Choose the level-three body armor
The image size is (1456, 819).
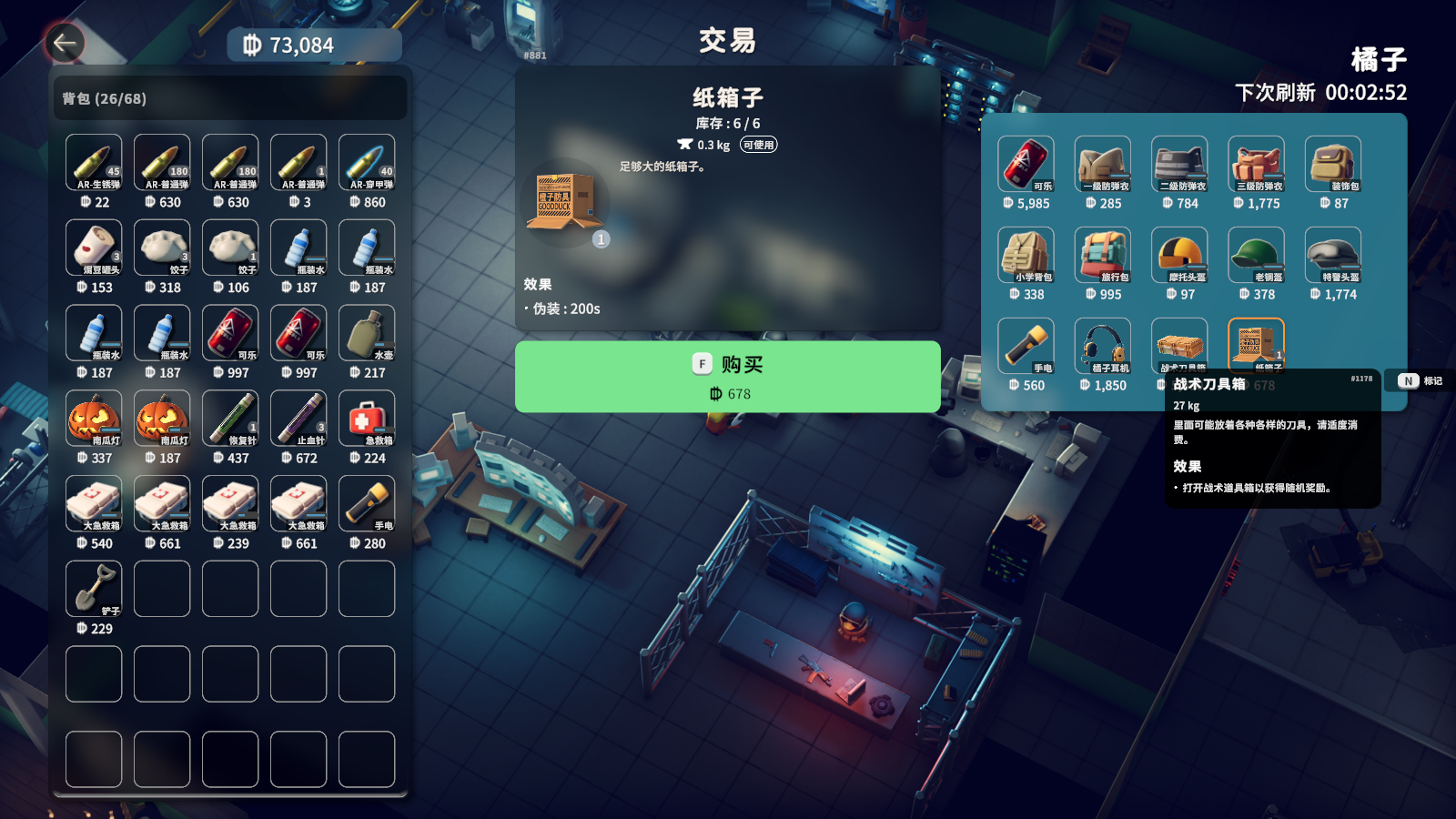tap(1256, 164)
